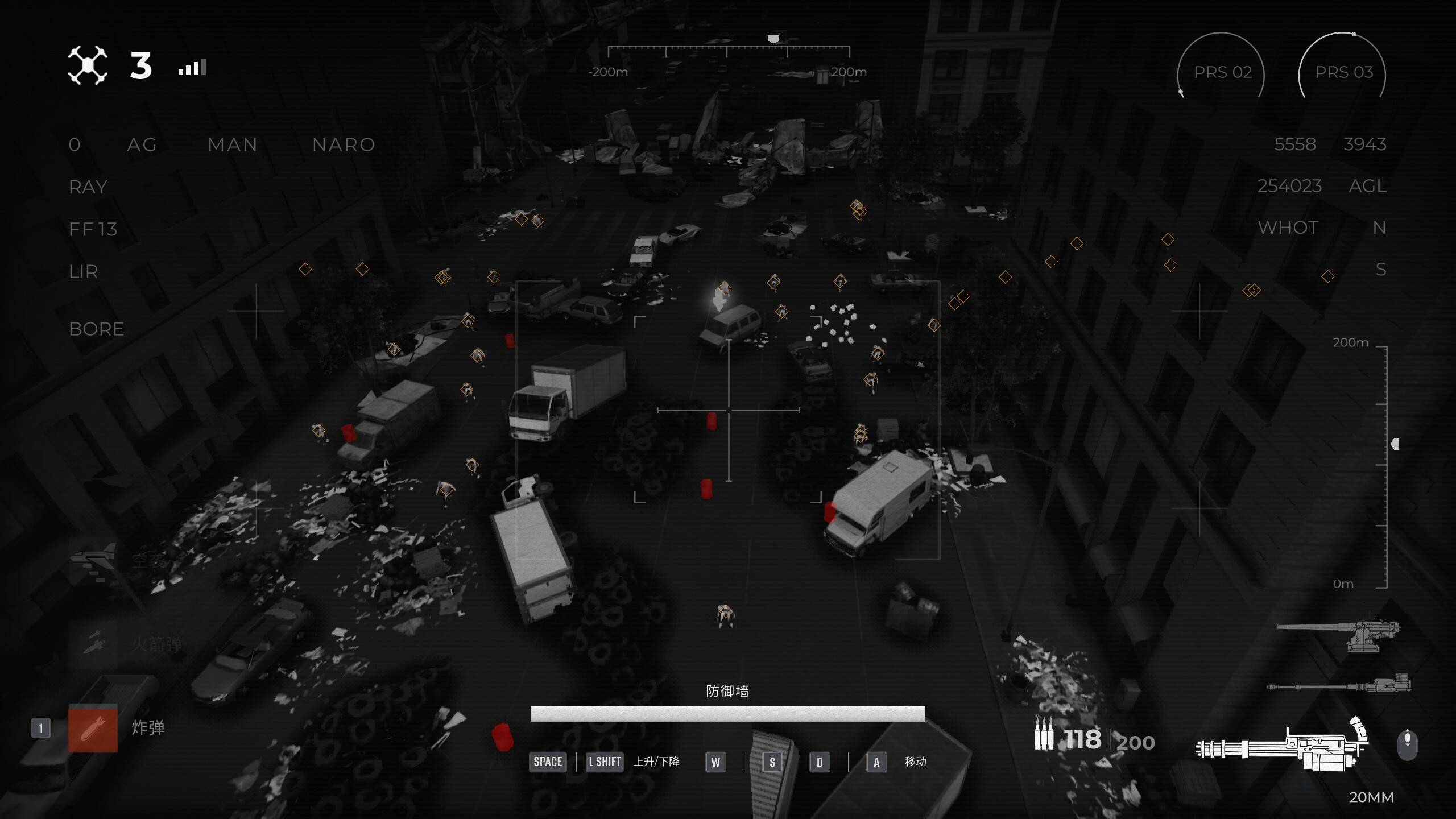Viewport: 1456px width, 819px height.
Task: Select the PRS 02 dial
Action: (1222, 72)
